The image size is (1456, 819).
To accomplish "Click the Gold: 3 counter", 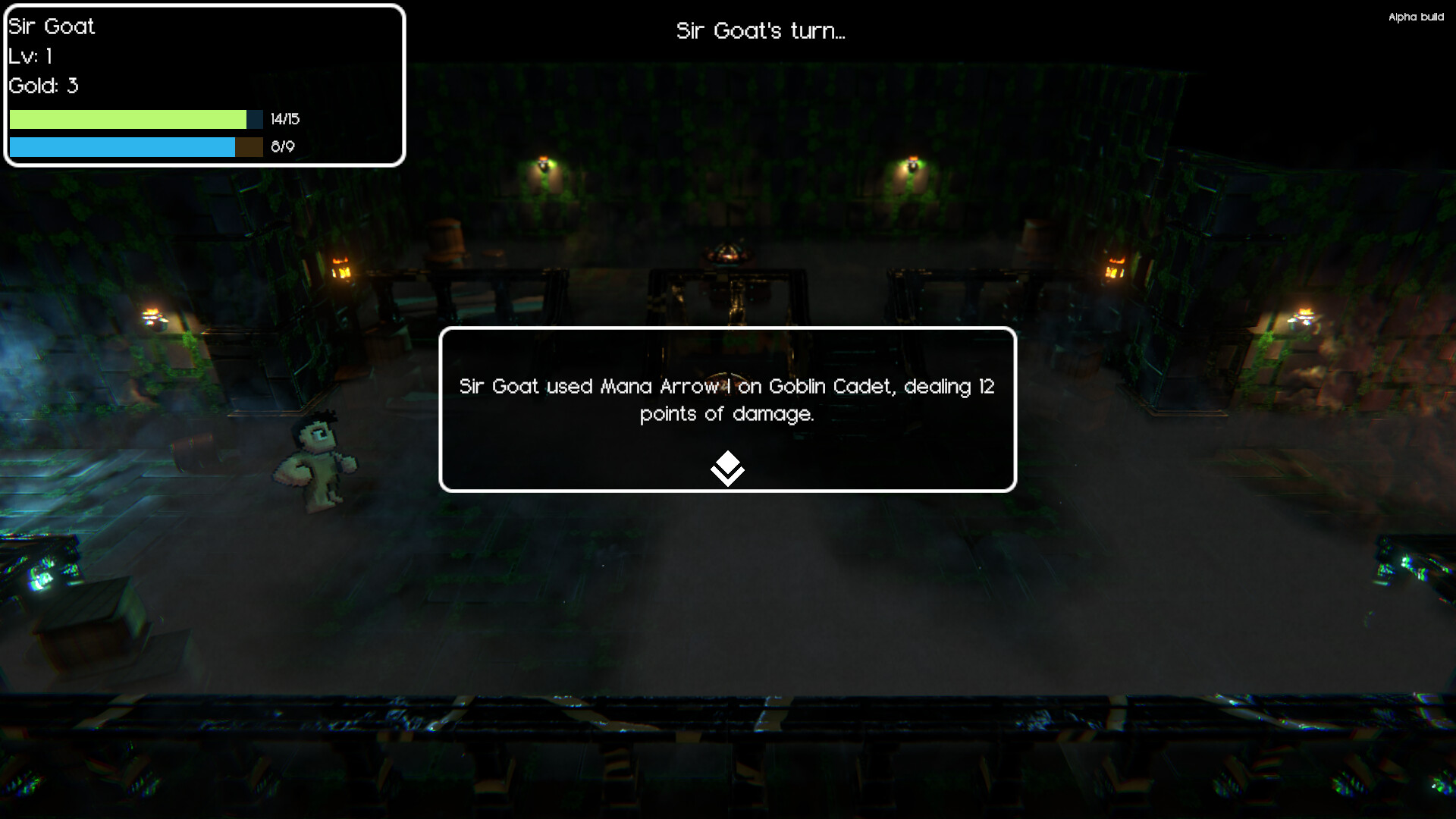I will click(42, 86).
